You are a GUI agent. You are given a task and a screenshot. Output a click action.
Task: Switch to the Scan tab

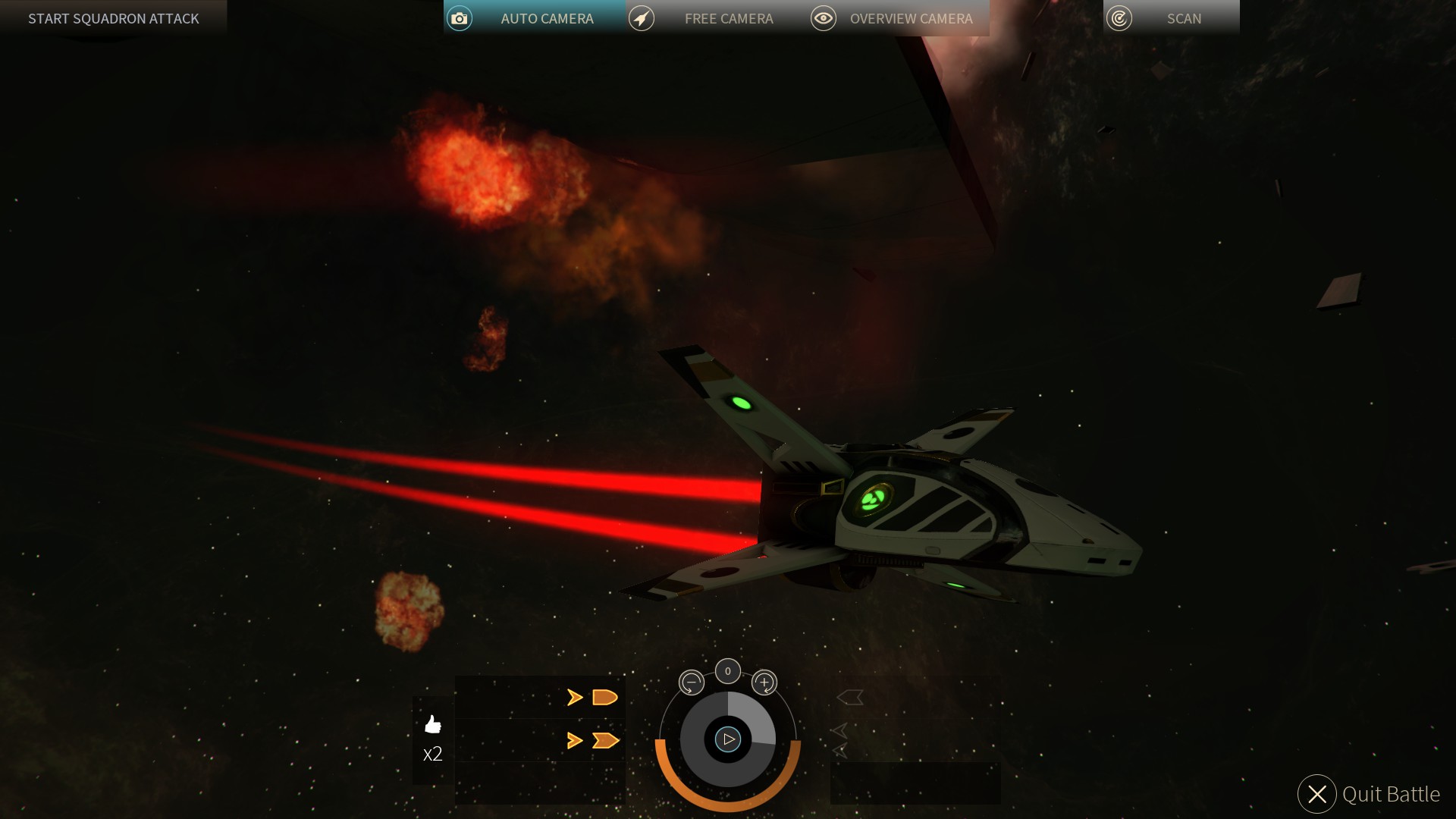[x=1184, y=17]
